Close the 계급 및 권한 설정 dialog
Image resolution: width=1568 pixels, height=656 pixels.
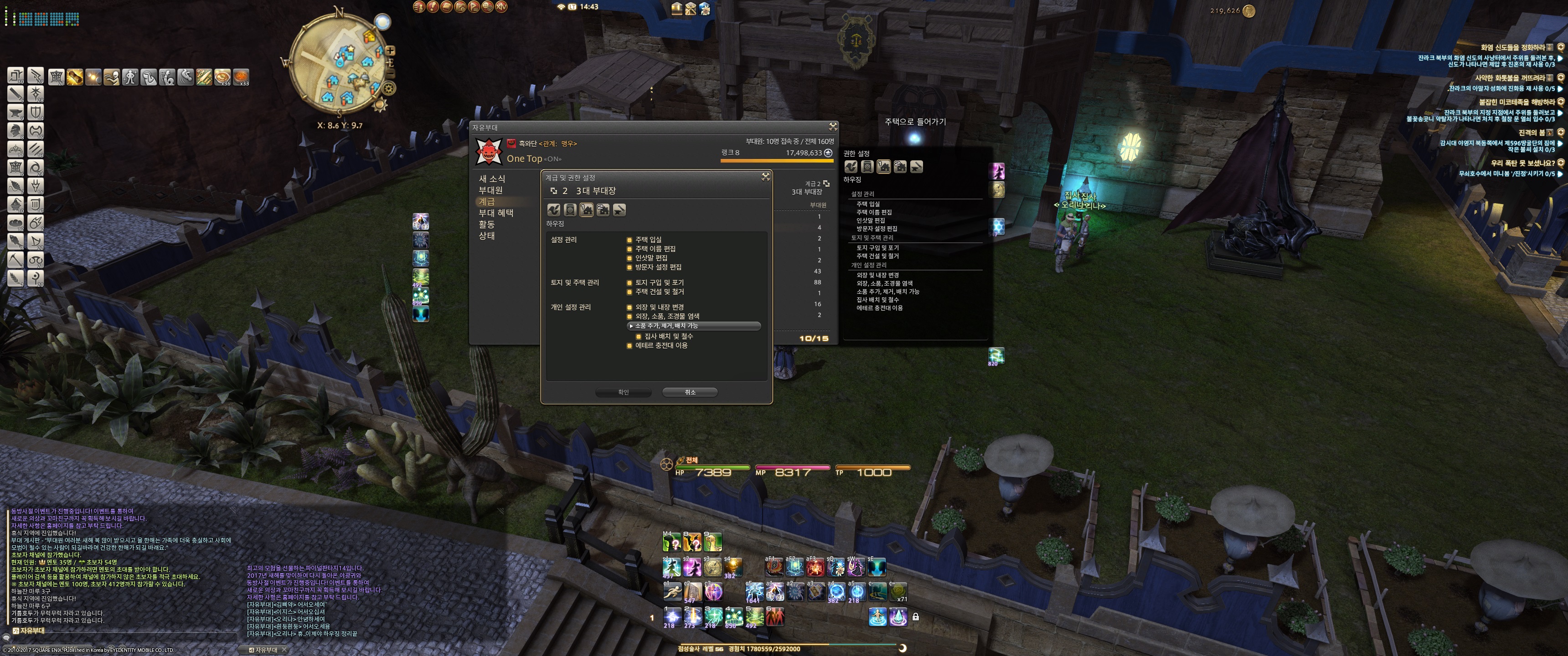[765, 176]
